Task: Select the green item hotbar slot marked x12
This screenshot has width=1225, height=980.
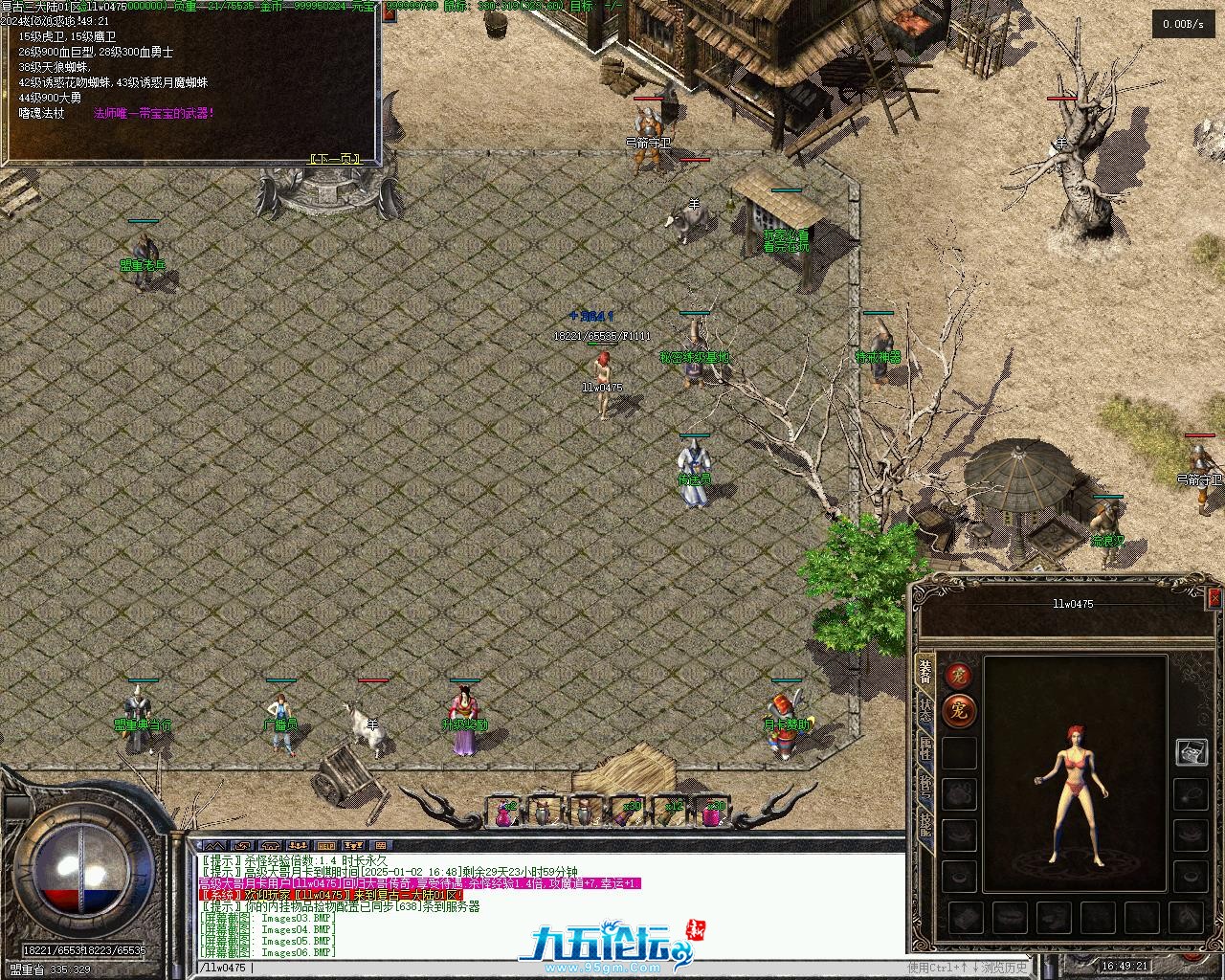Action: [671, 812]
